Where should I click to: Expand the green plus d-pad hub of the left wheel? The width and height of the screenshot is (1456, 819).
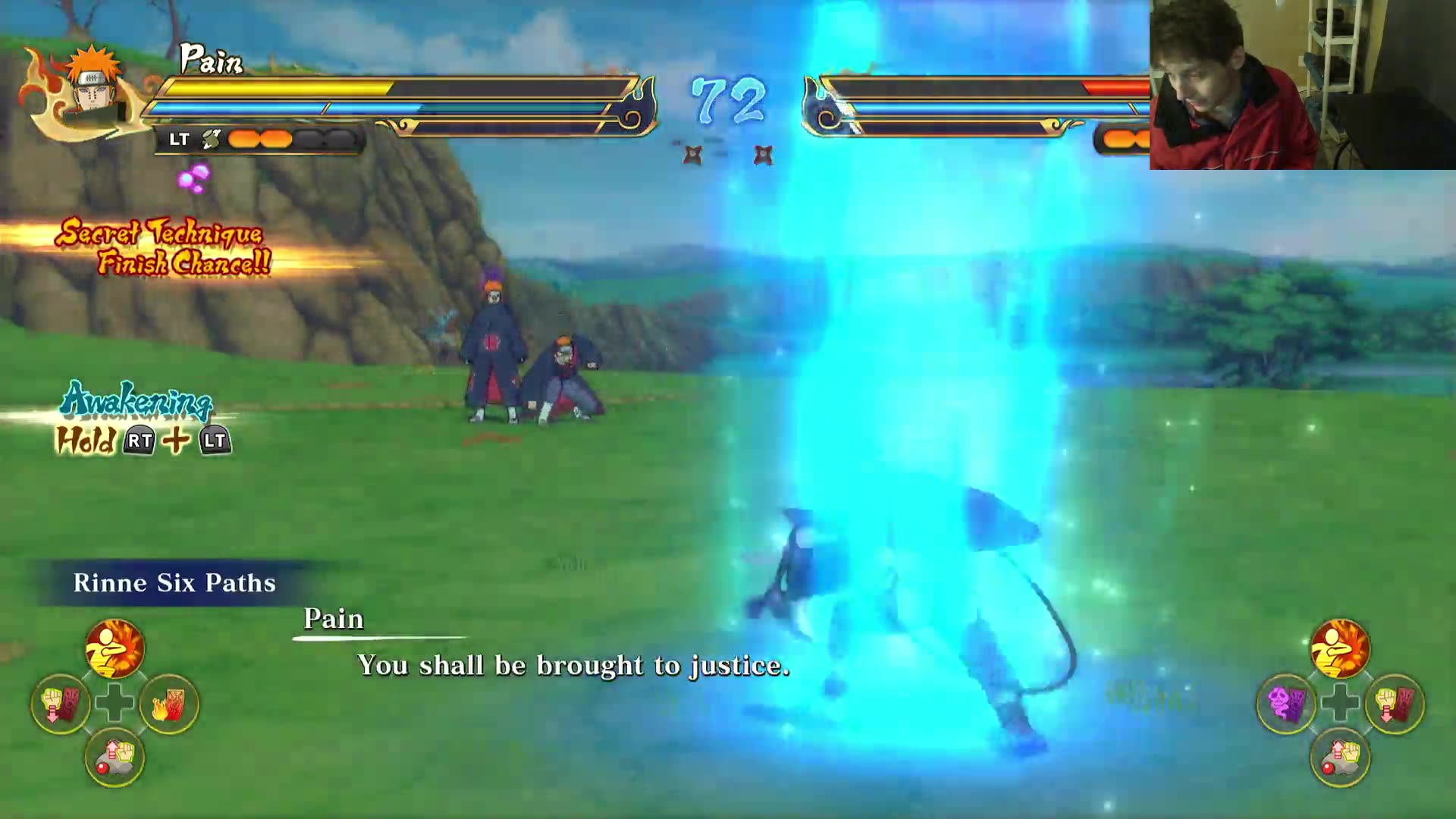point(112,703)
